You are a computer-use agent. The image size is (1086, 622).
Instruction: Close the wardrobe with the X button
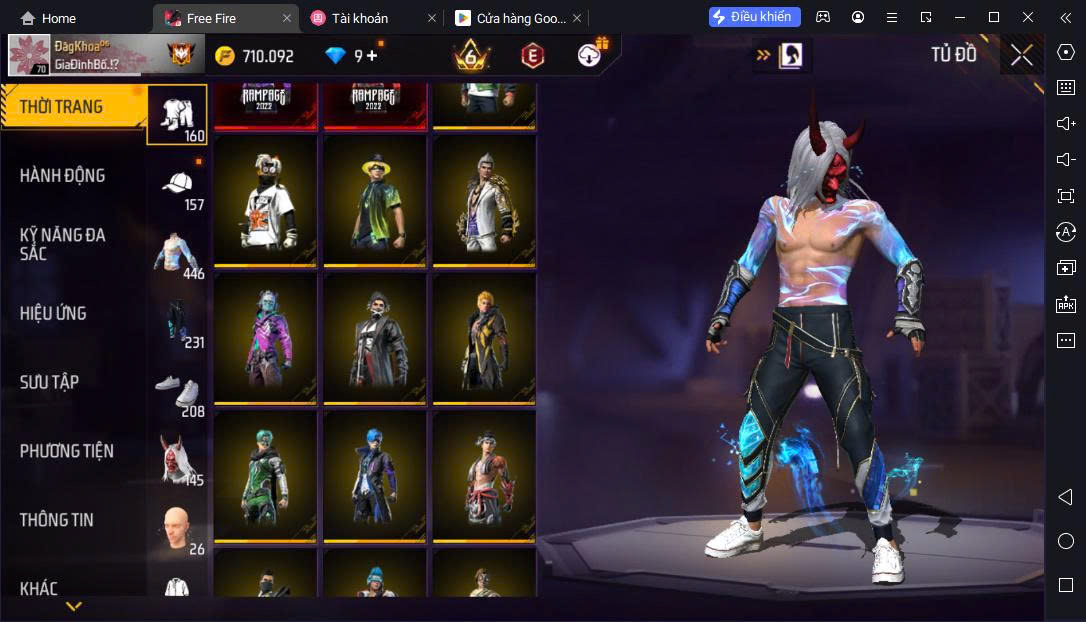tap(1021, 55)
